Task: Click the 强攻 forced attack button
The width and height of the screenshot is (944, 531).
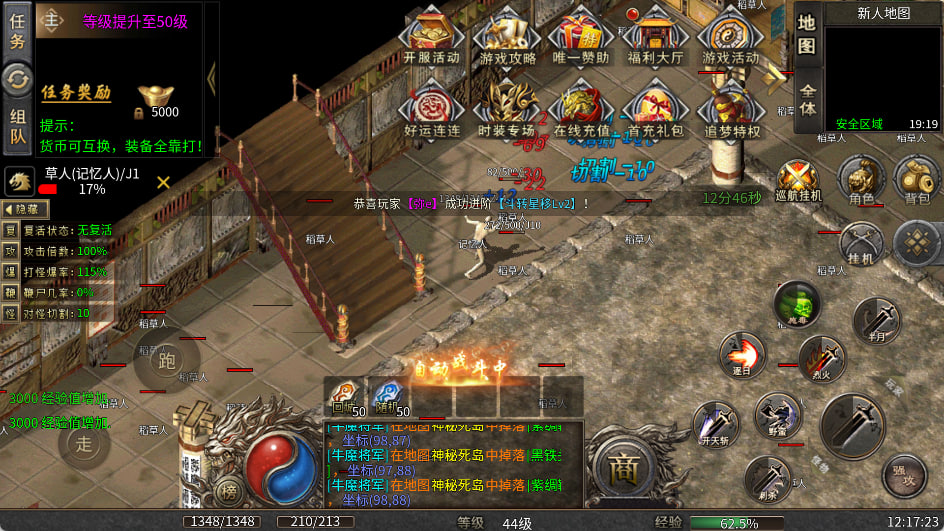Action: 903,474
